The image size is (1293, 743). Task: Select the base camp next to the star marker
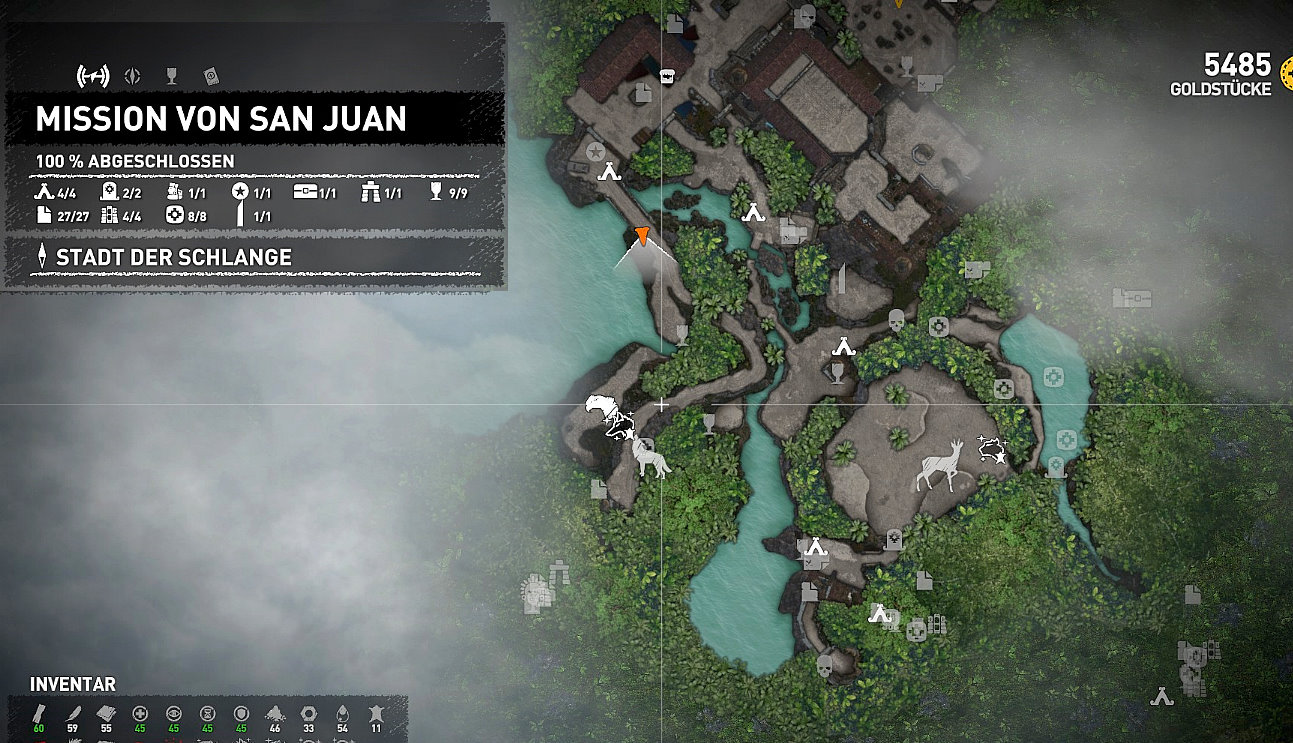pyautogui.click(x=610, y=172)
